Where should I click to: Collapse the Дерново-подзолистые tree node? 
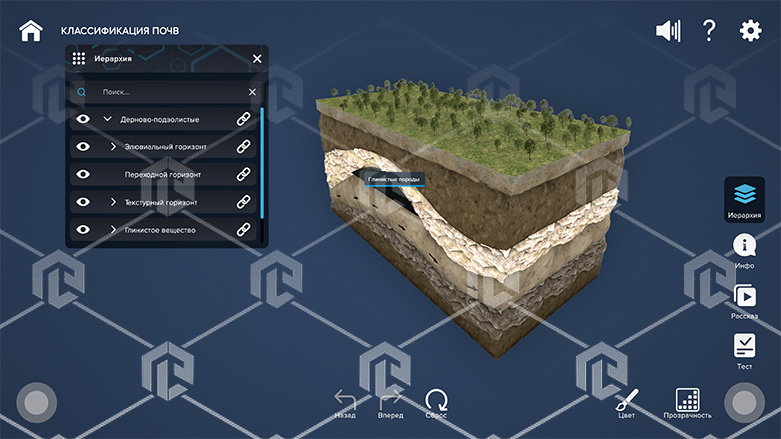[x=107, y=119]
